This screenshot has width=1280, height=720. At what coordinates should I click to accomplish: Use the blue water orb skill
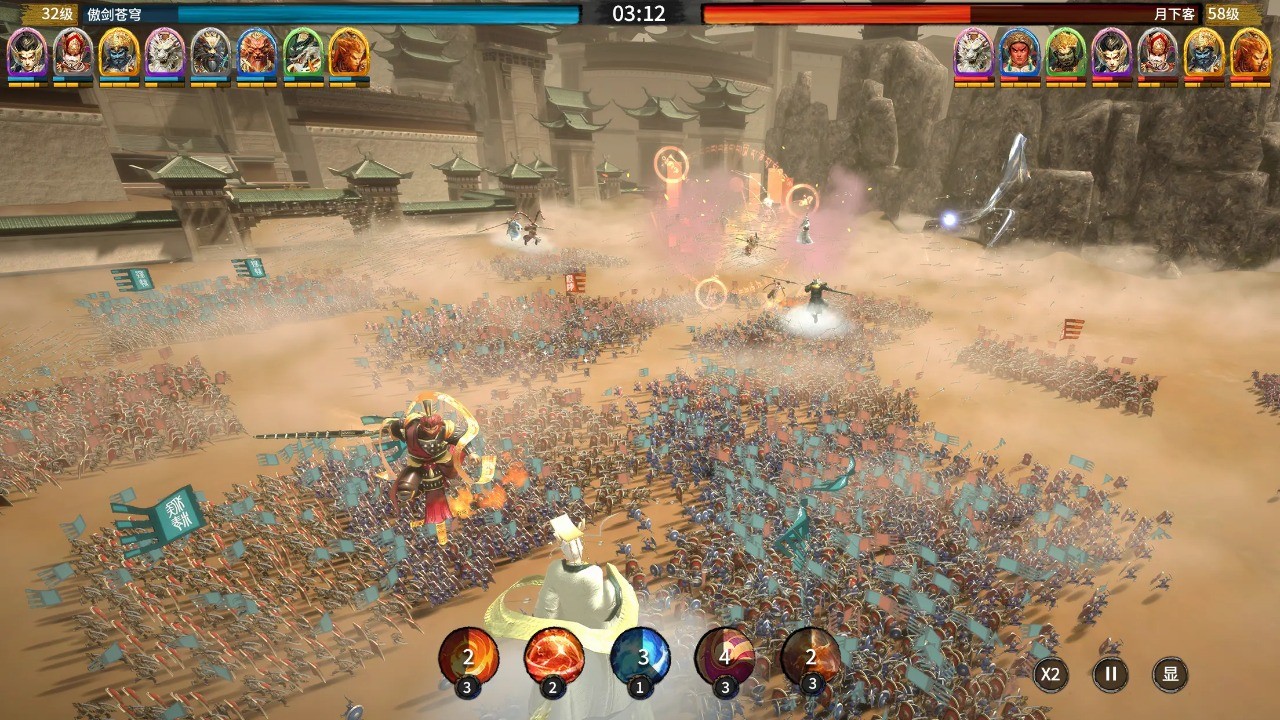pos(640,656)
